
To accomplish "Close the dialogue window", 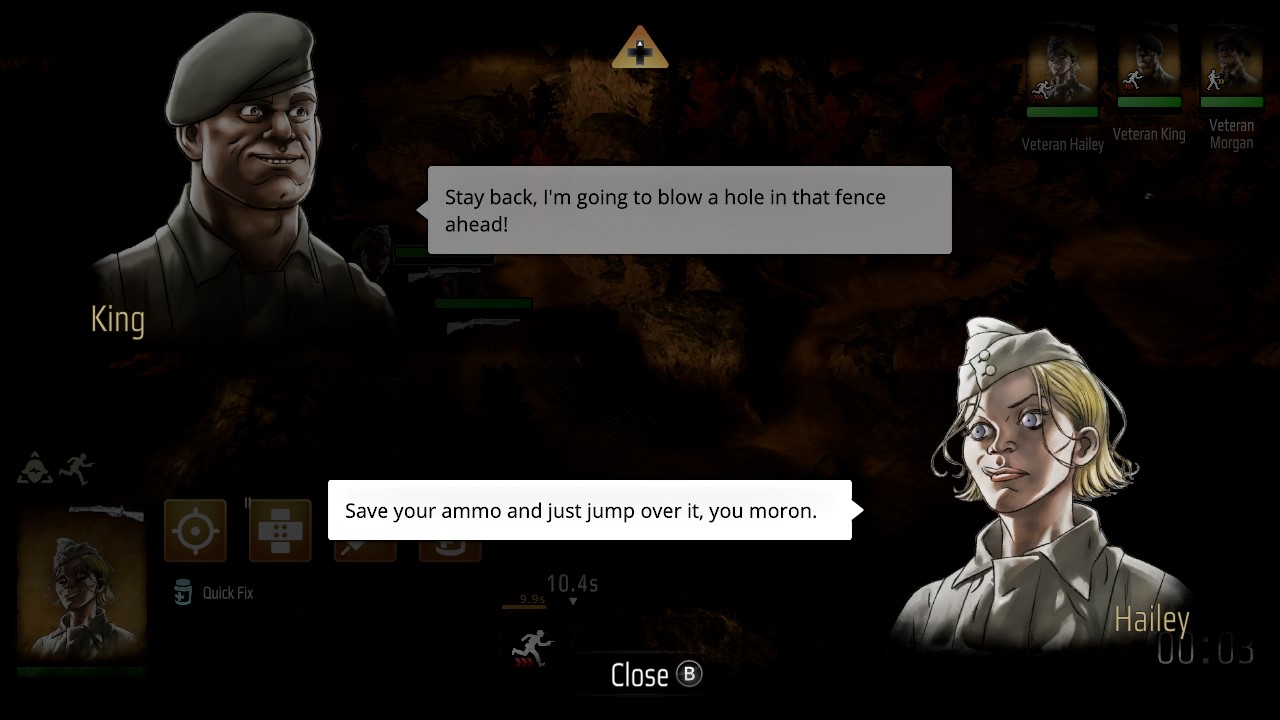I will tap(656, 675).
